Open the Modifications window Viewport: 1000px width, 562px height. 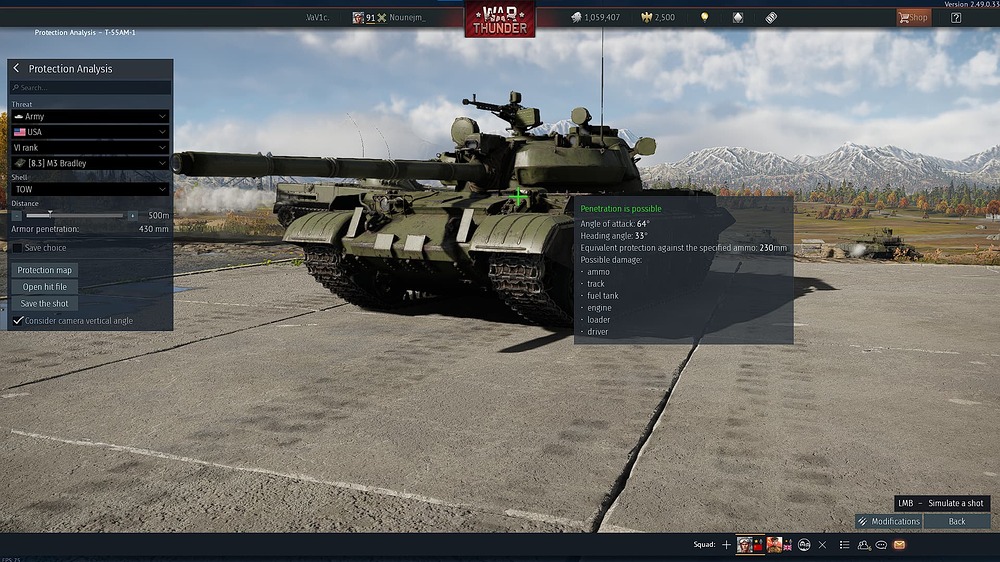click(888, 521)
